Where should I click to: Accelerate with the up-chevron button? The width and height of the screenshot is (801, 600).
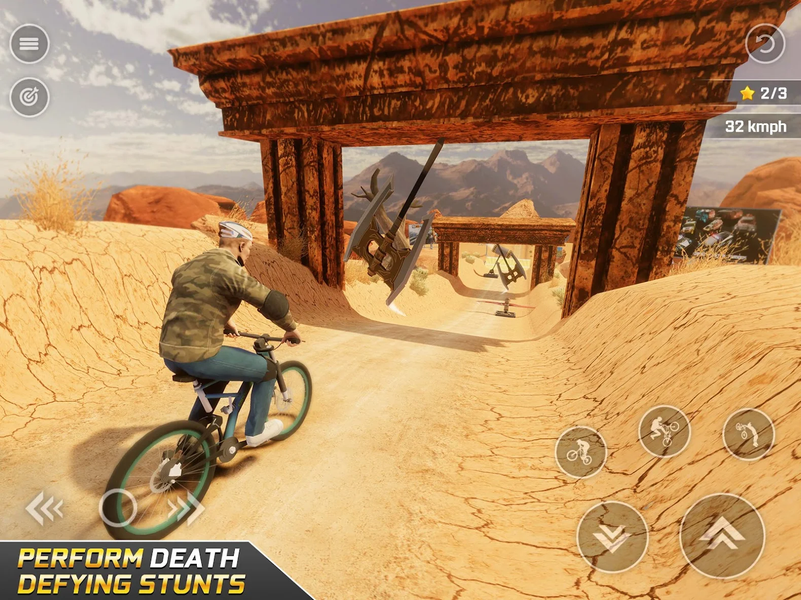pos(722,535)
